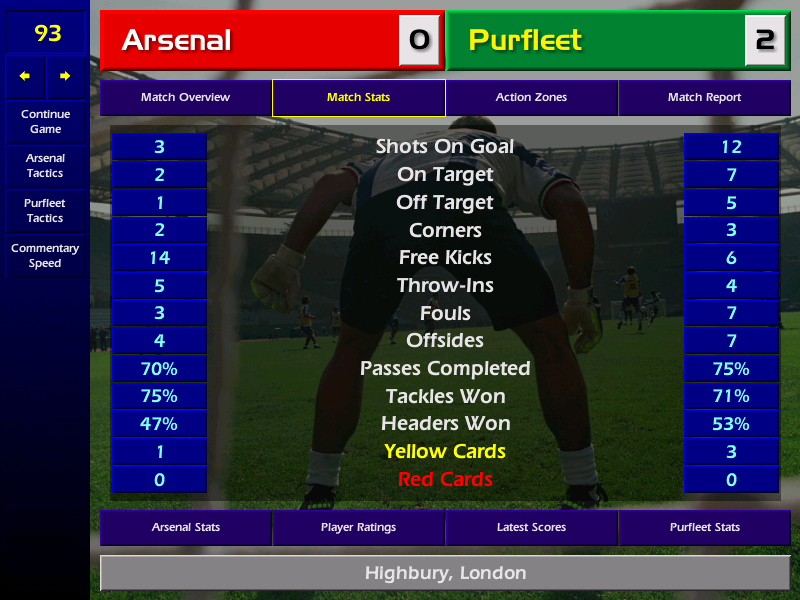Select the Match Stats tab
Screen dimensions: 800x600
coord(358,98)
